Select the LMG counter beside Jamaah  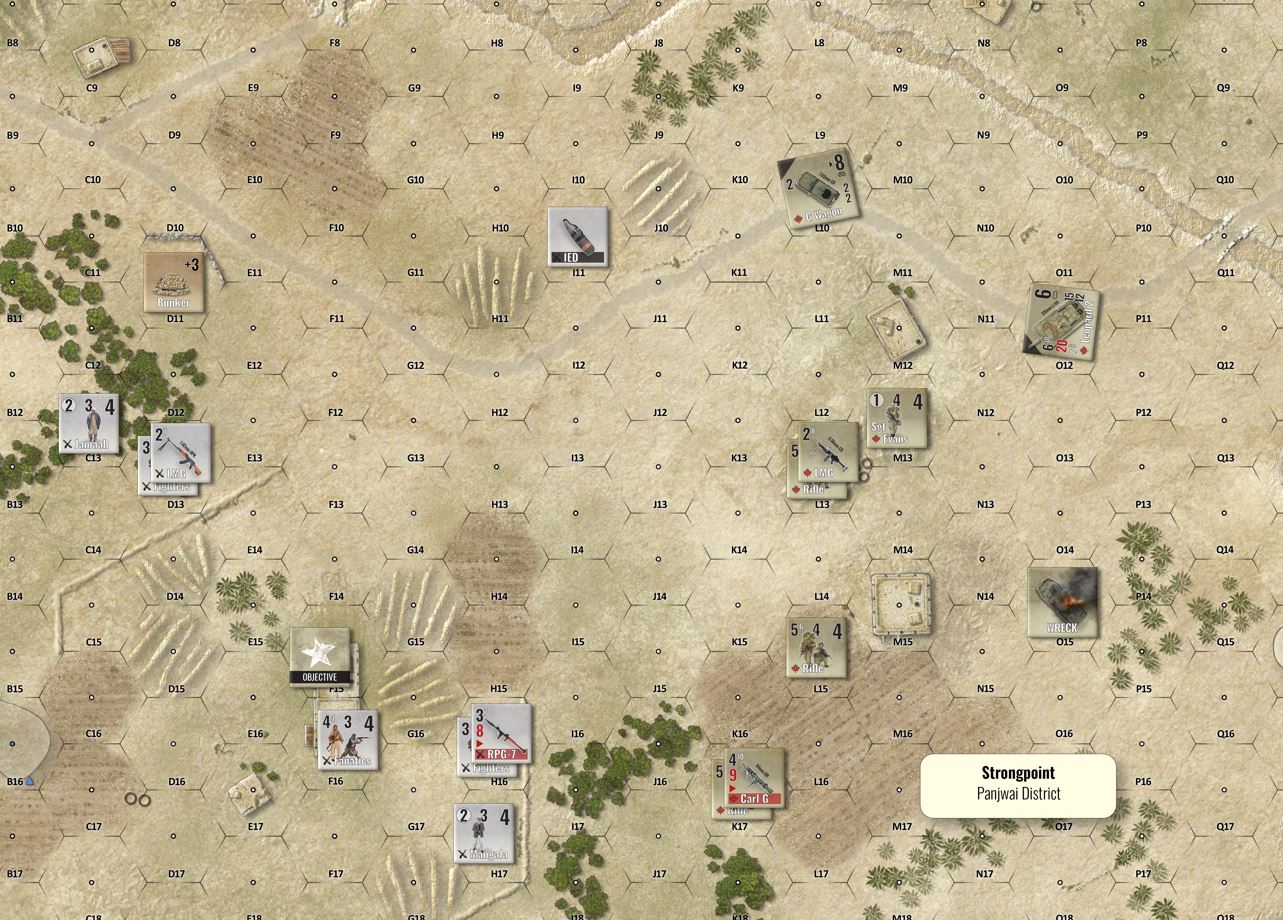[x=181, y=452]
